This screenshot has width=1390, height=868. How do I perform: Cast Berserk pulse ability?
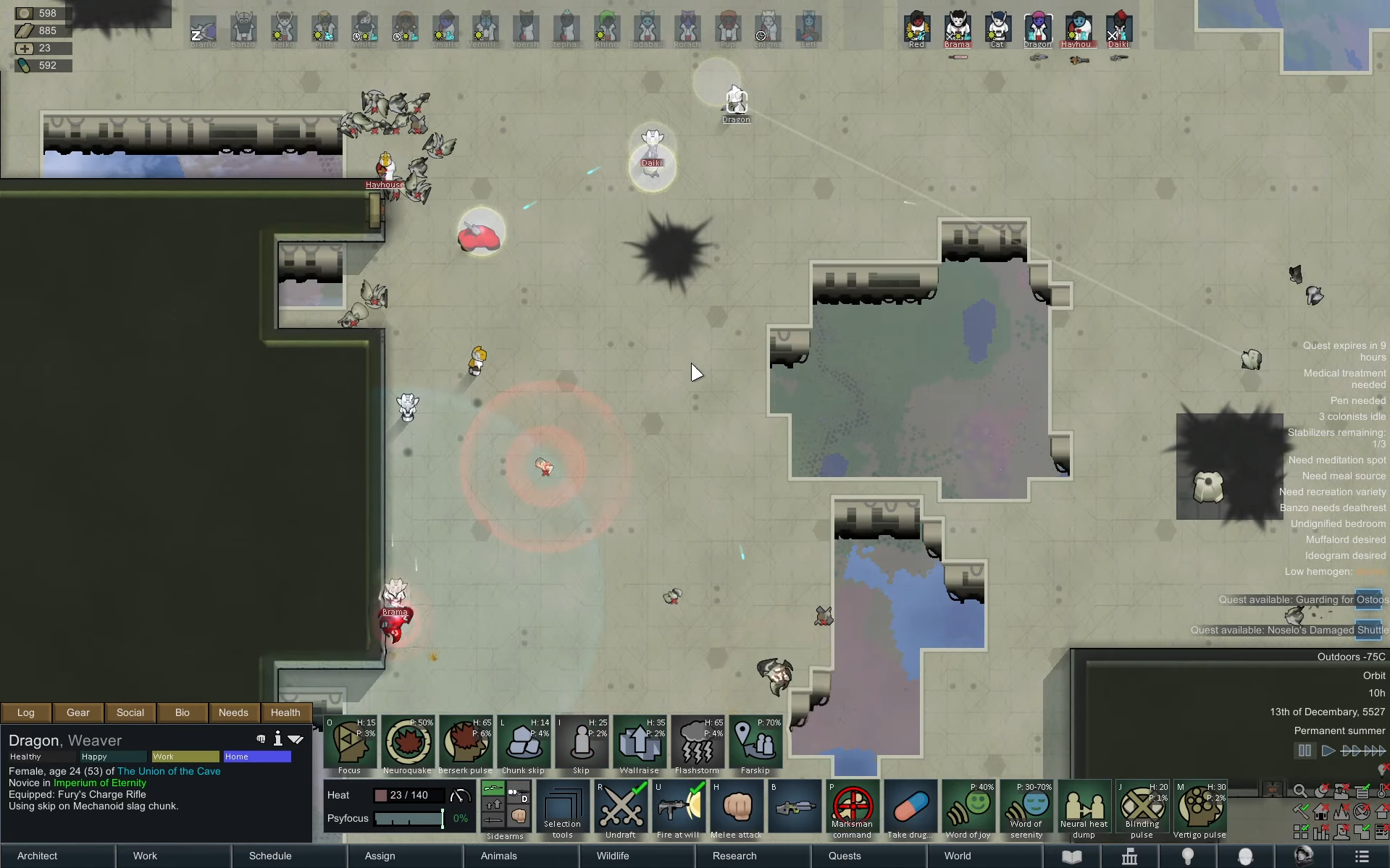466,742
